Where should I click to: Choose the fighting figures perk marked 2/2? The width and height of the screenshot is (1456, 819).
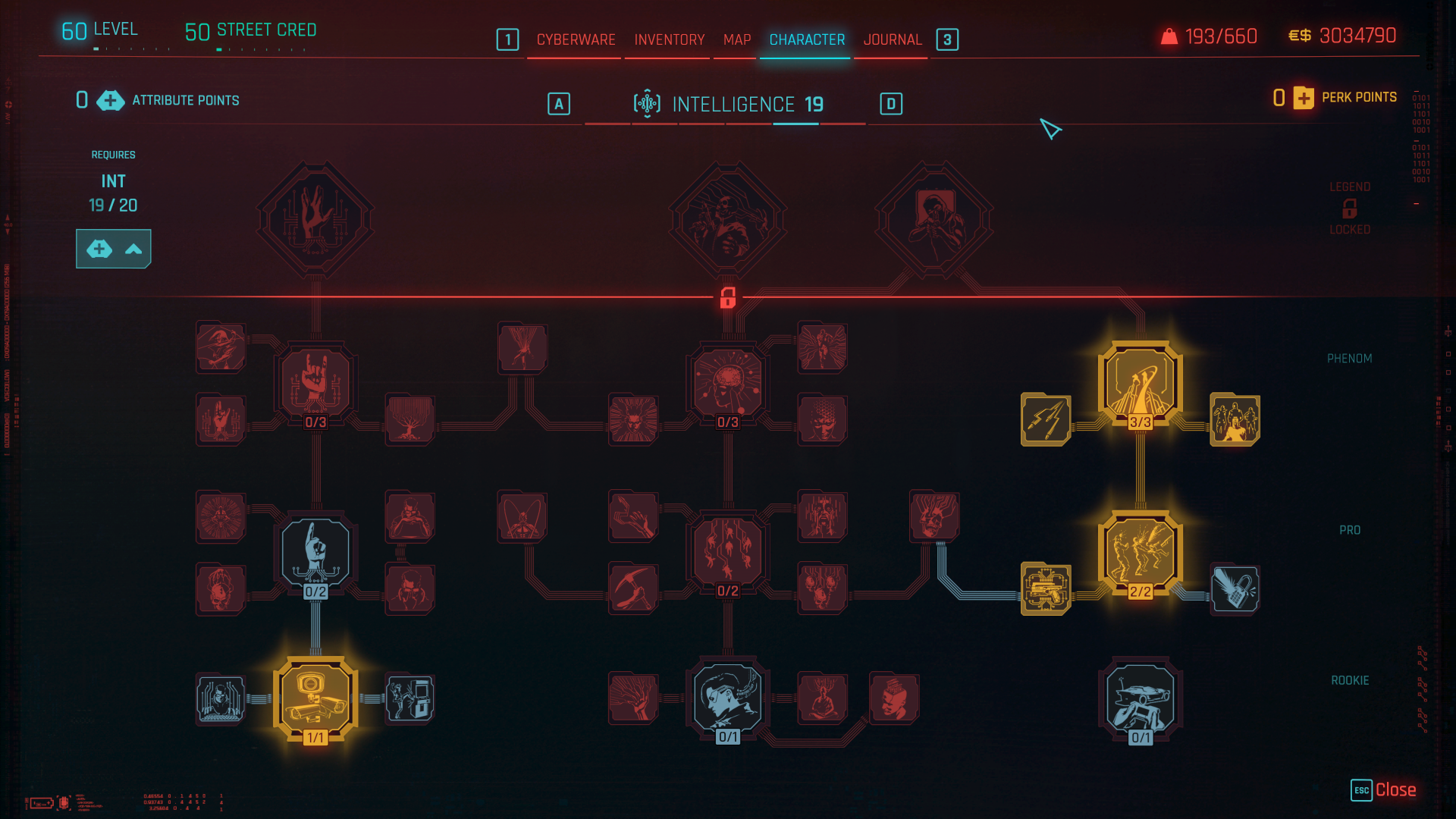tap(1140, 553)
